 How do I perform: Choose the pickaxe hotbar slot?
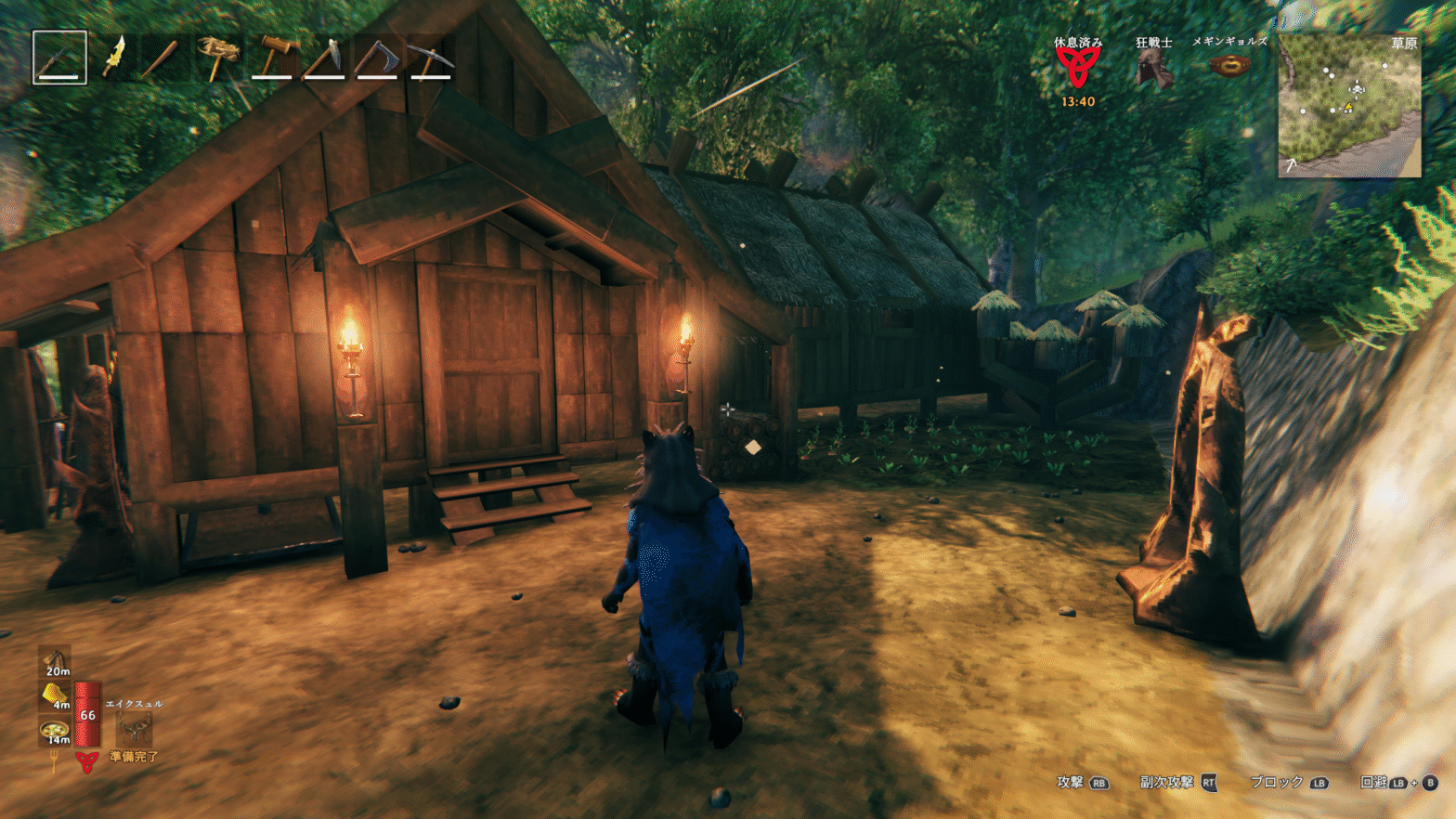[x=431, y=58]
